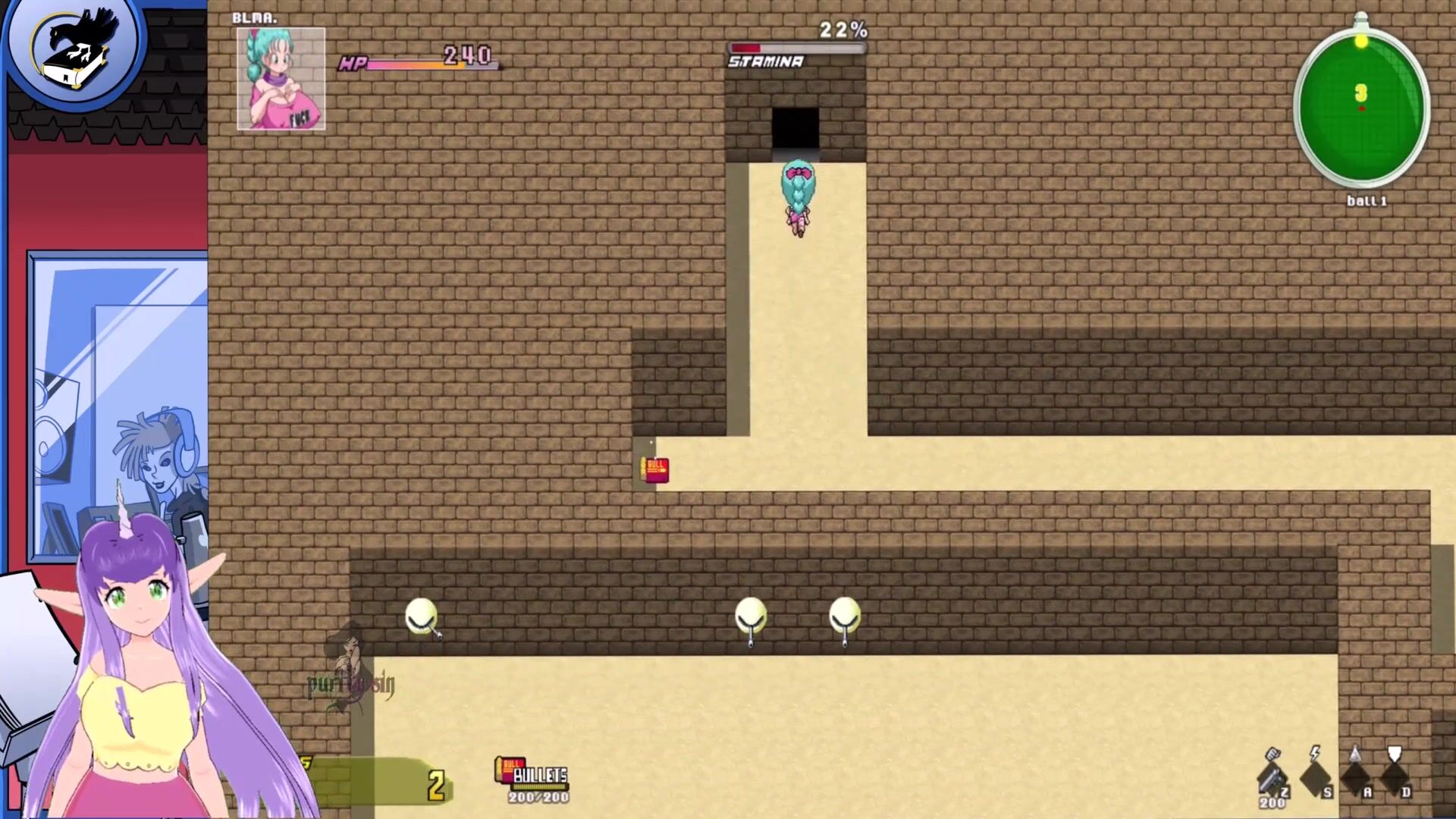Choose the flask item slot
The image size is (1456, 819).
[x=1355, y=773]
